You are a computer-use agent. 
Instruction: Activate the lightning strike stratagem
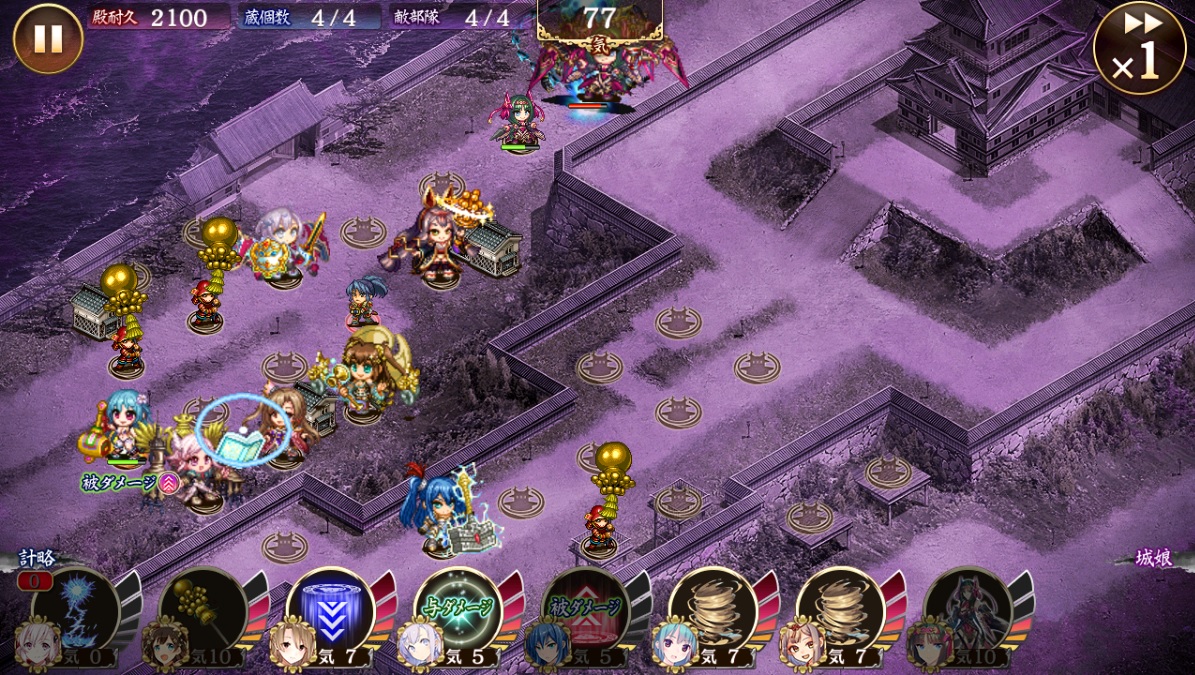click(76, 610)
